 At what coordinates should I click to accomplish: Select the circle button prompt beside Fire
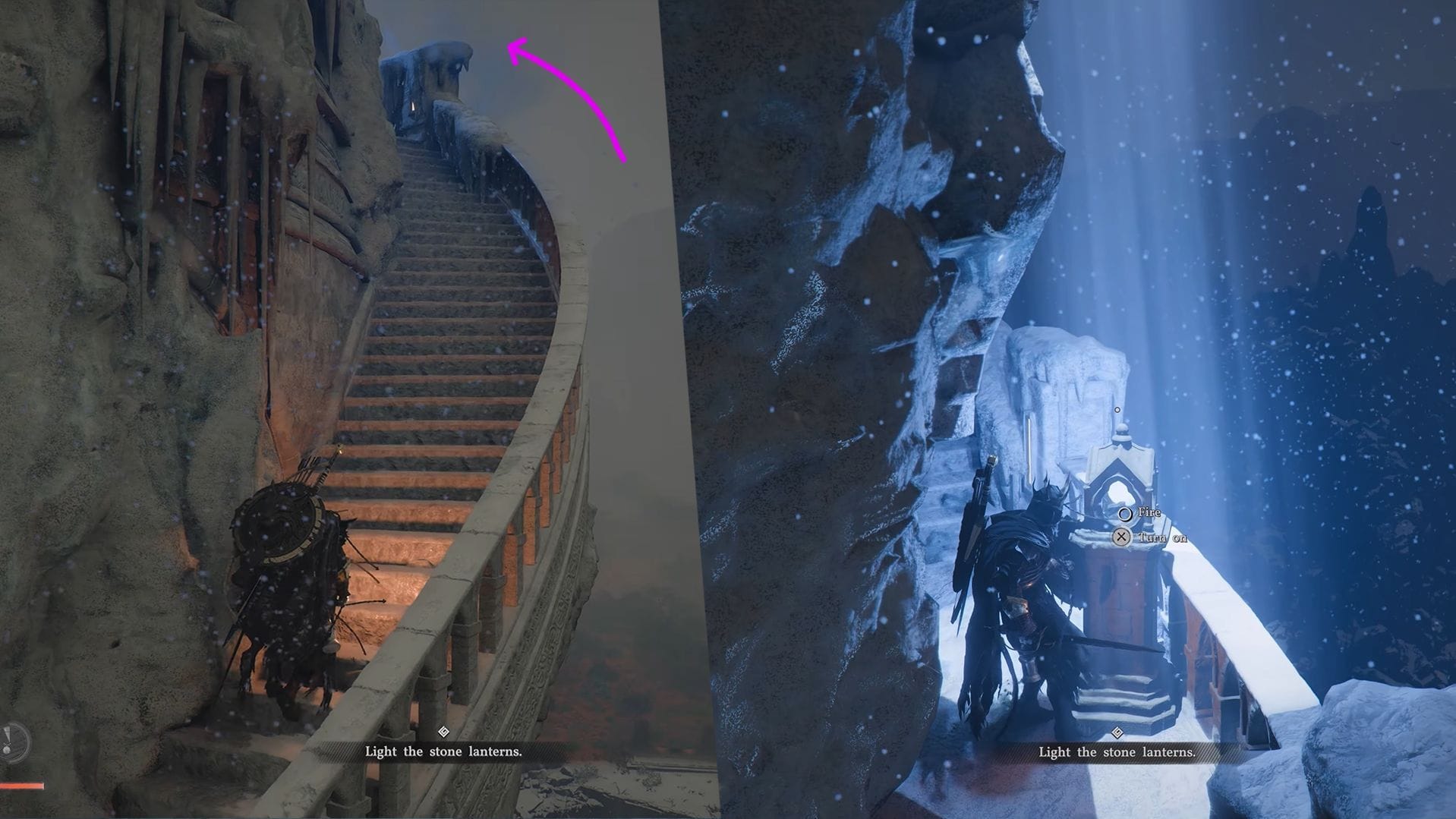(x=1126, y=515)
